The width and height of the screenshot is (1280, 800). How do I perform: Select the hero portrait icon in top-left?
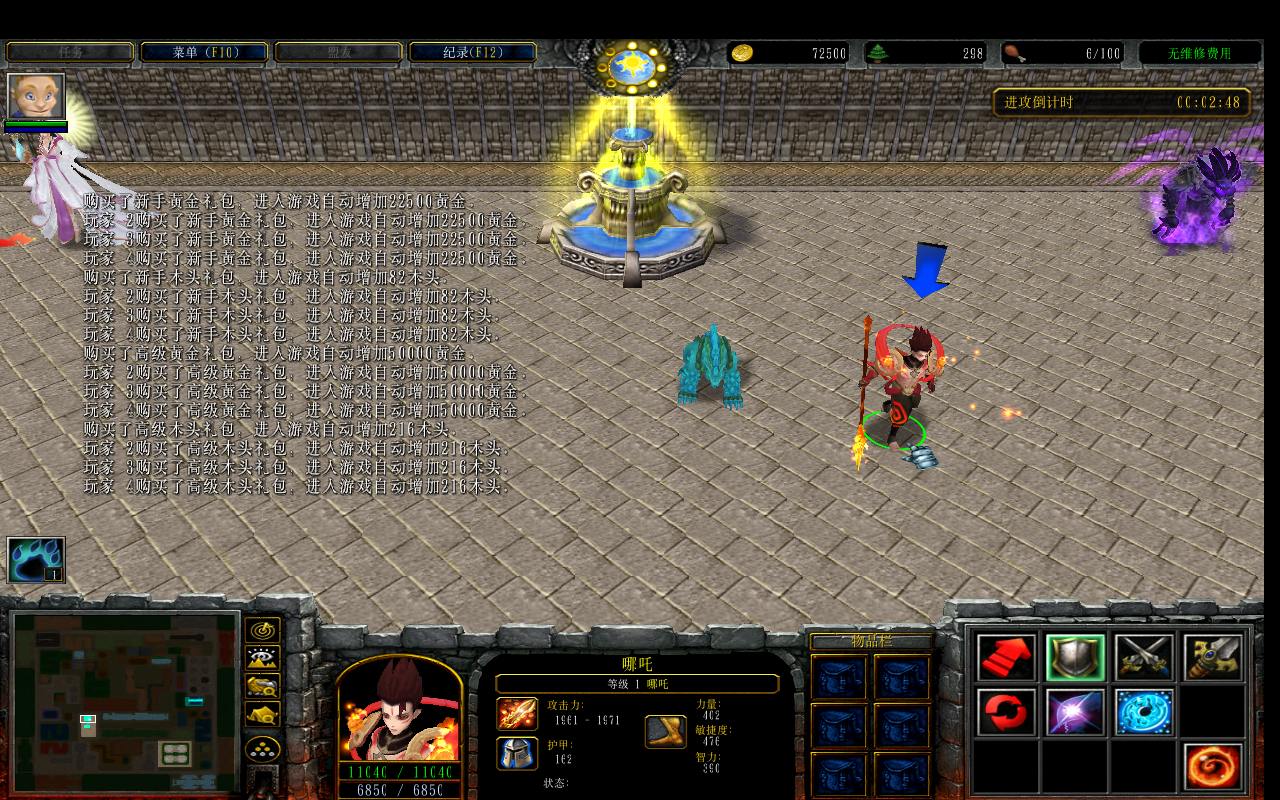36,96
